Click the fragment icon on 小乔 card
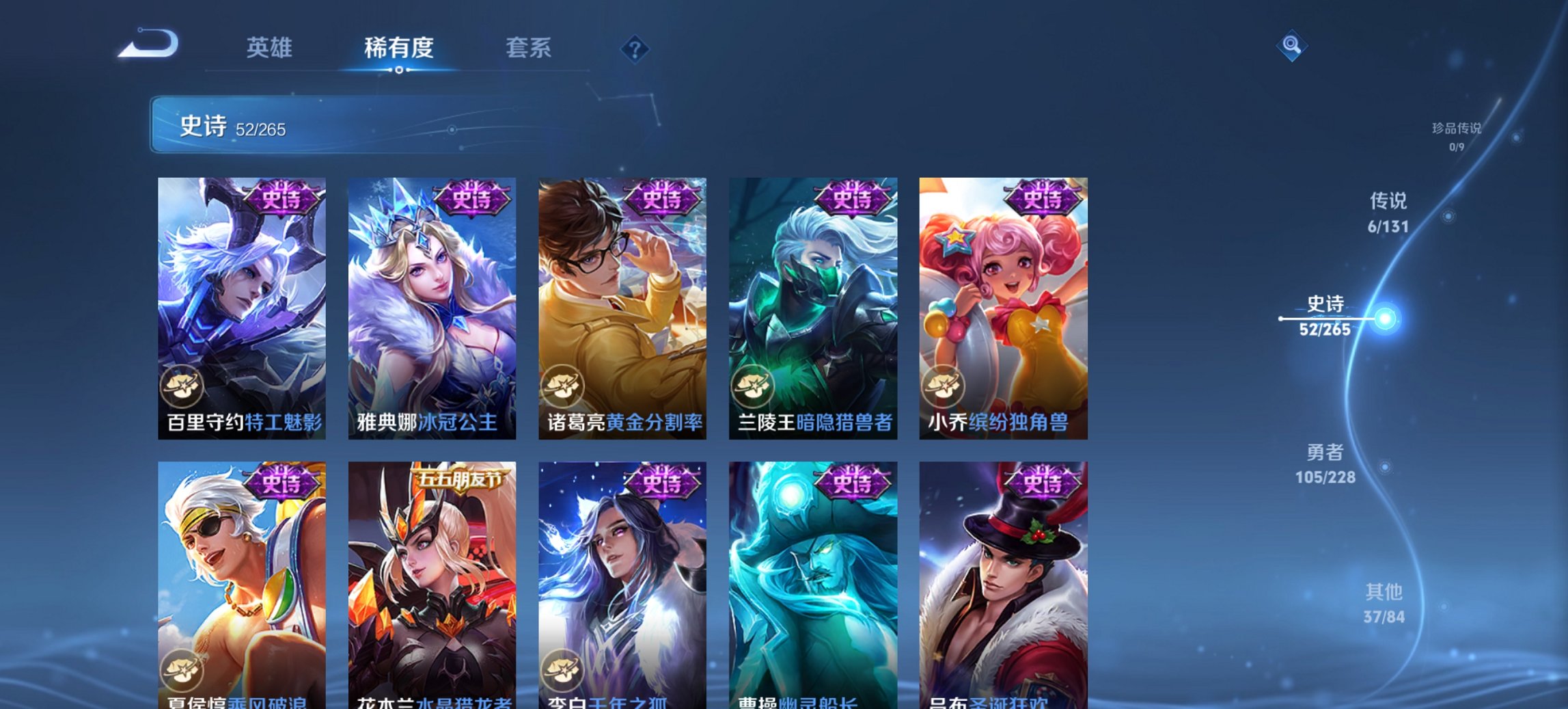 (x=944, y=386)
